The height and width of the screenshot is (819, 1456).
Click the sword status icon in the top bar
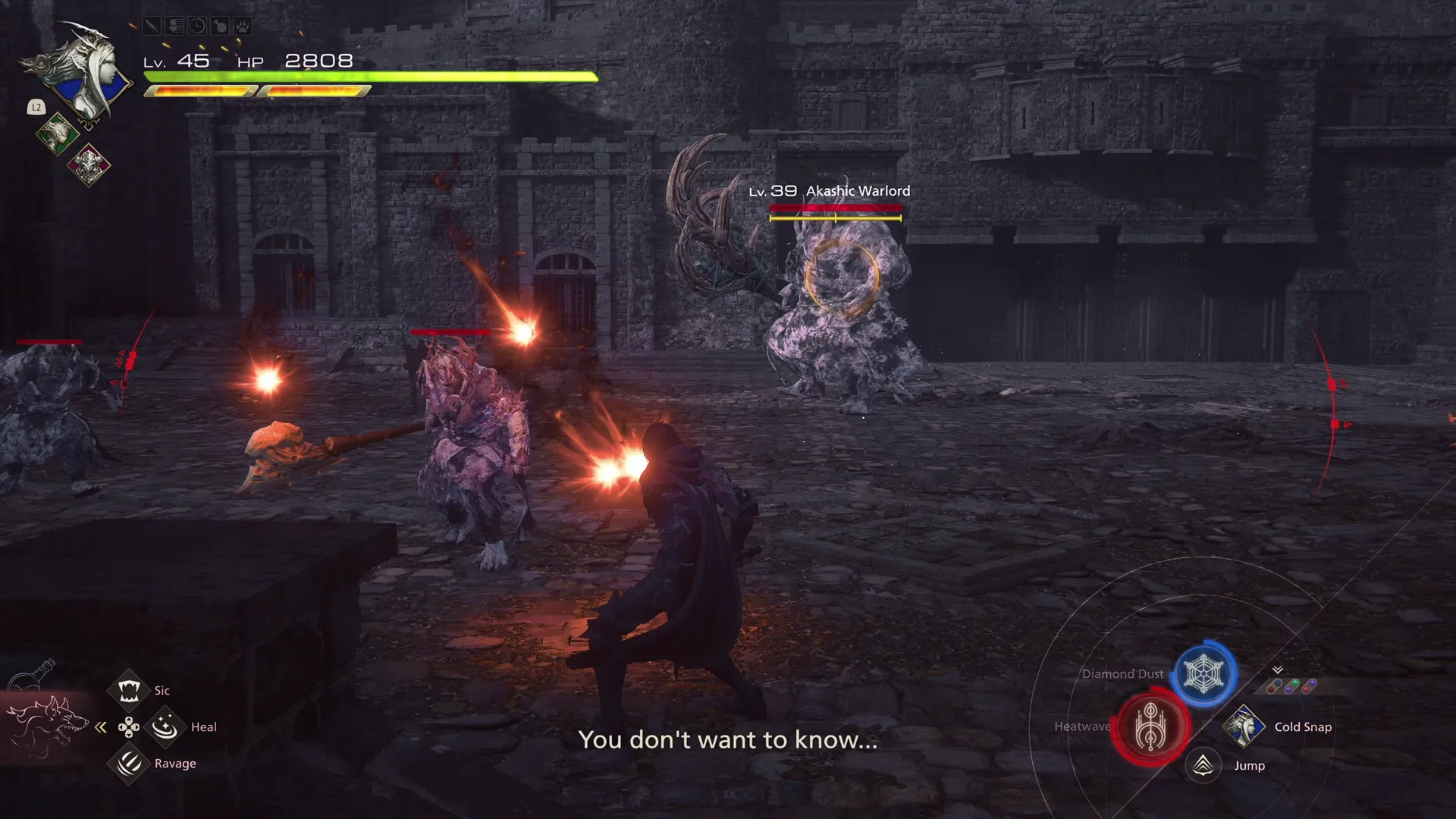(151, 27)
